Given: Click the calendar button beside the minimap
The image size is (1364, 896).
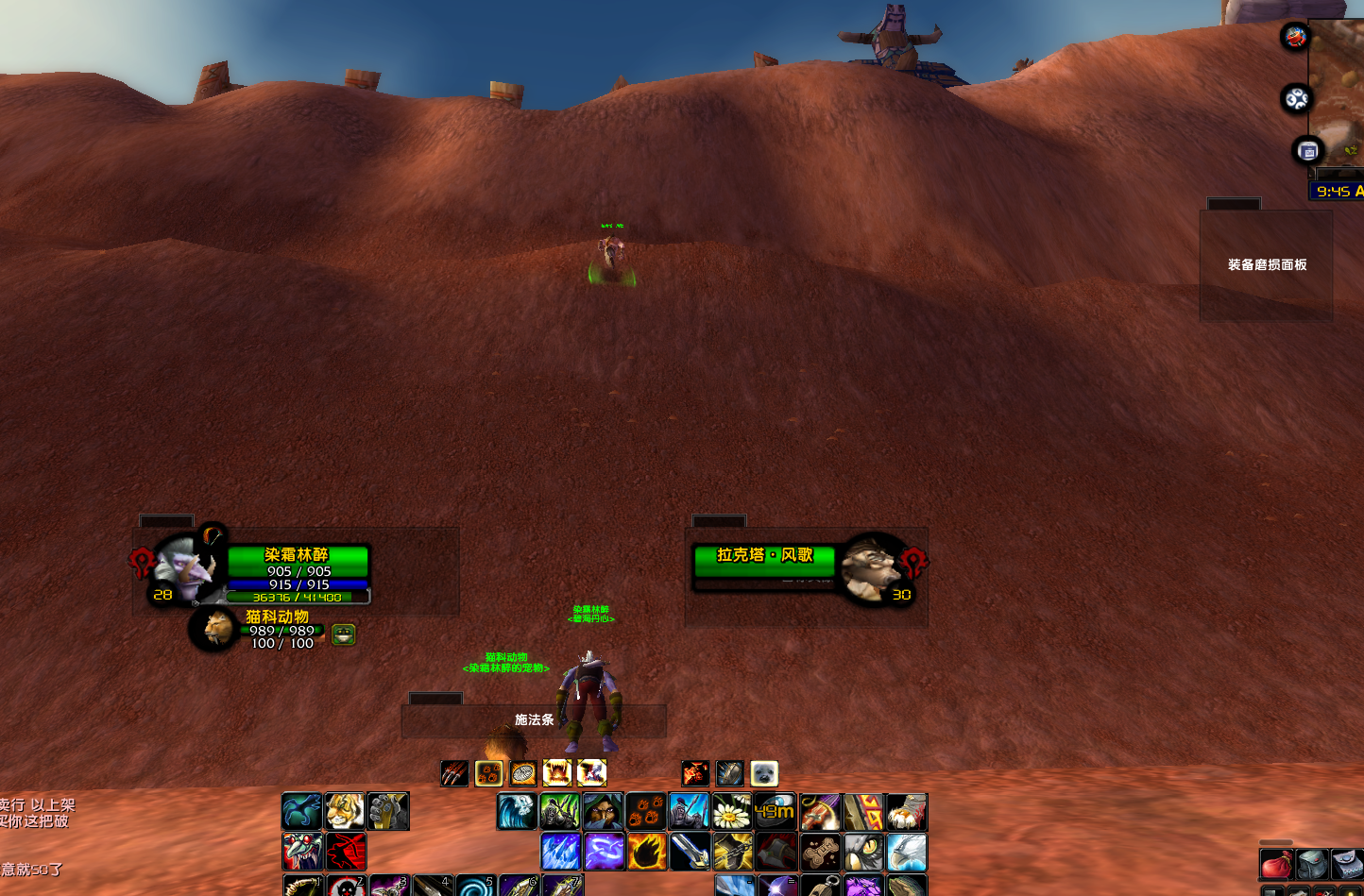Looking at the screenshot, I should pyautogui.click(x=1308, y=151).
